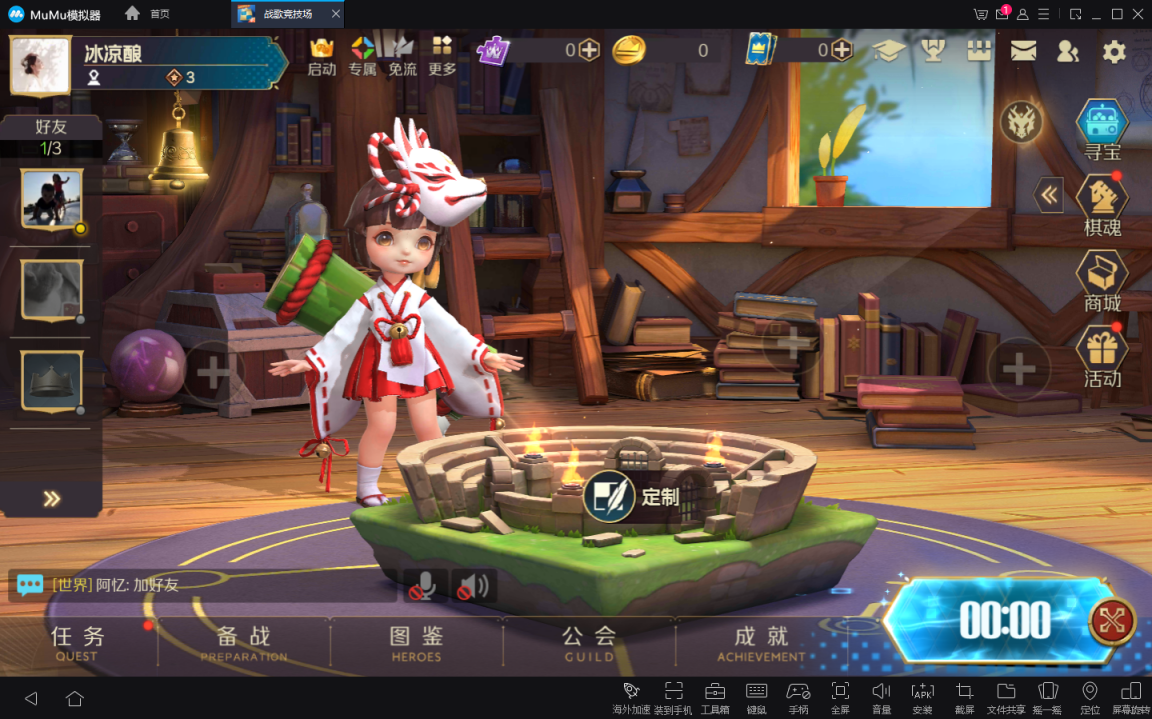The image size is (1152, 719).
Task: Open the 活动 events gift box
Action: click(x=1102, y=357)
